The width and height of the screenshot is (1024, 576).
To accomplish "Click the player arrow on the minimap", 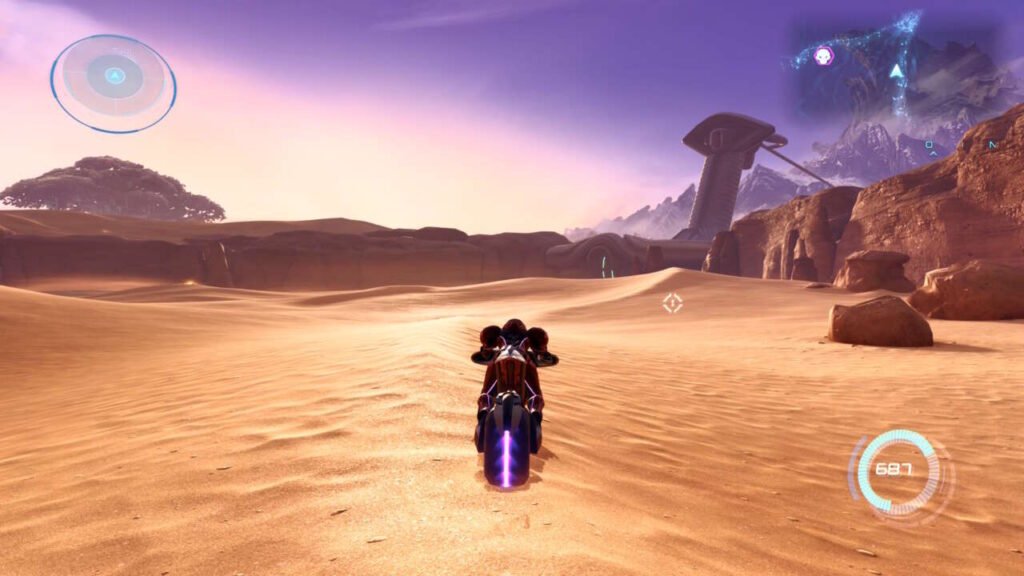I will 896,71.
